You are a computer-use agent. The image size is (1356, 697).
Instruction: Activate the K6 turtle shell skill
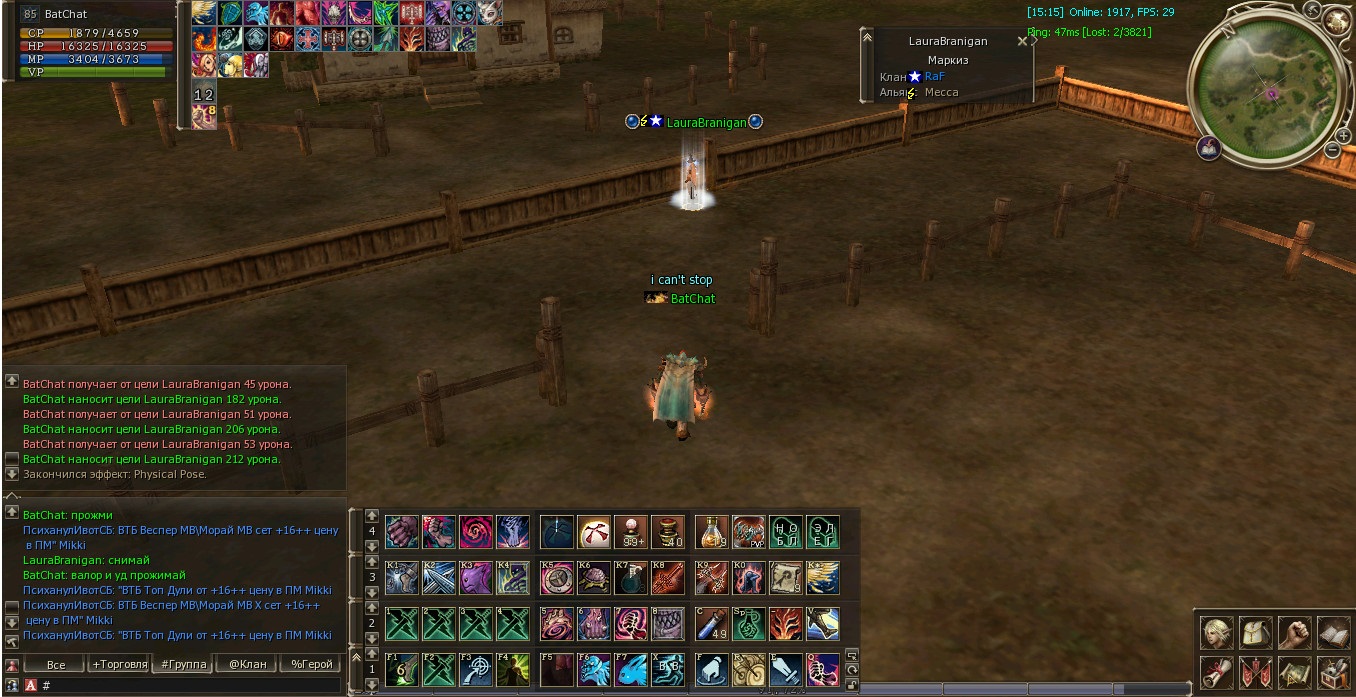[x=594, y=577]
